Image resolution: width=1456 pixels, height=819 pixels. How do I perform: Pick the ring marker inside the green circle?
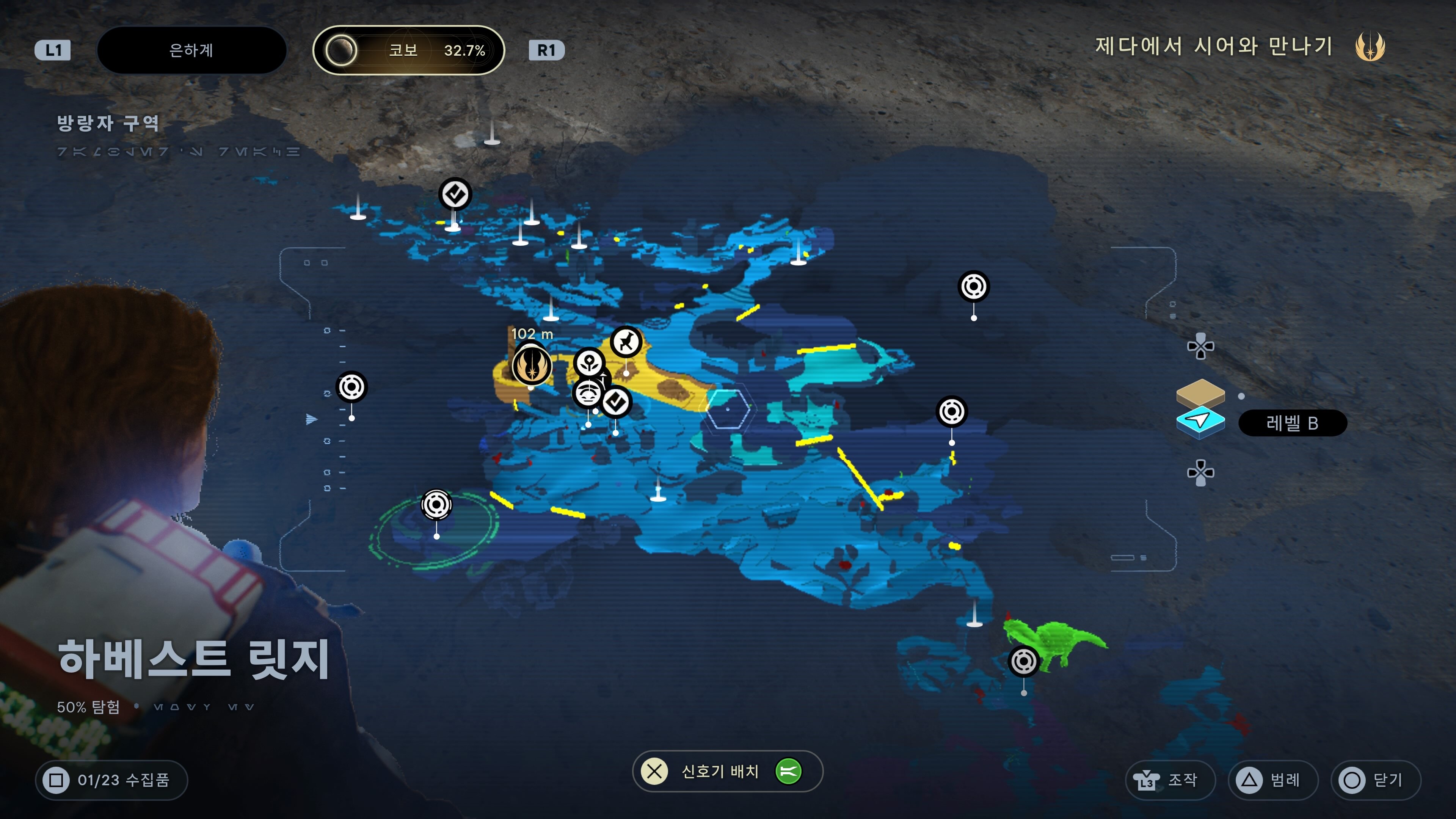(x=436, y=504)
